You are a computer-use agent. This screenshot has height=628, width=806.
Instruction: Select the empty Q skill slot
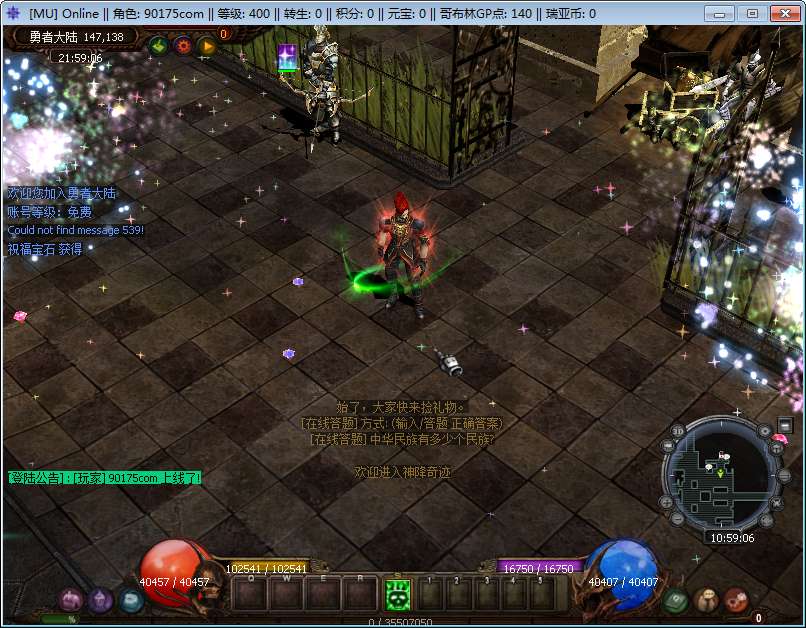point(250,595)
